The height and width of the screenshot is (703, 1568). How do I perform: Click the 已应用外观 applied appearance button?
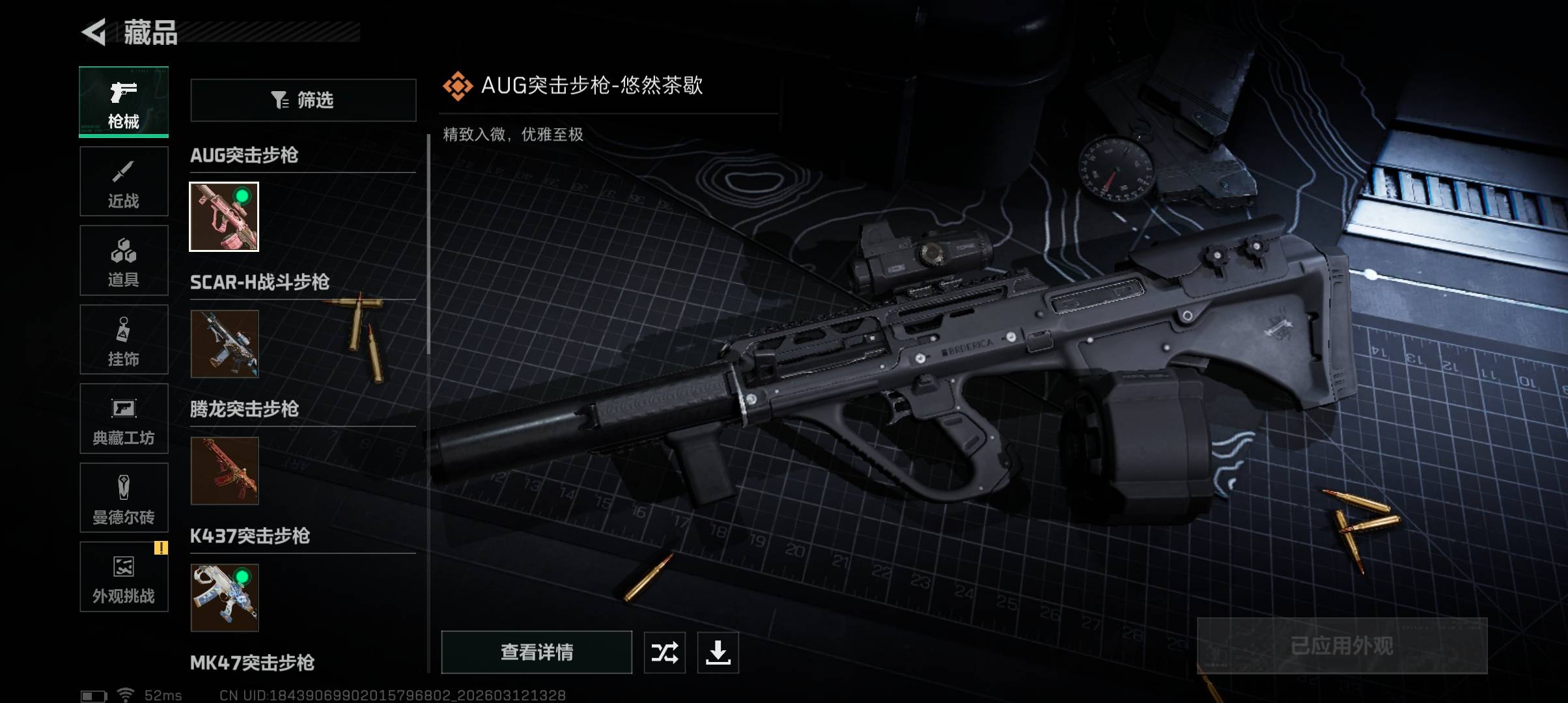[1342, 646]
